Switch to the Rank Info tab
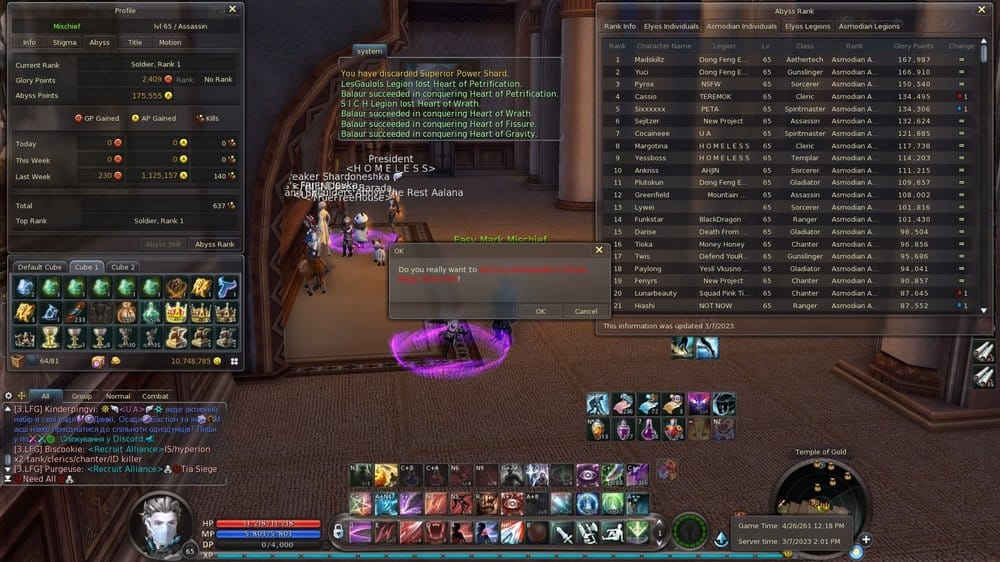The image size is (1000, 562). pyautogui.click(x=620, y=26)
